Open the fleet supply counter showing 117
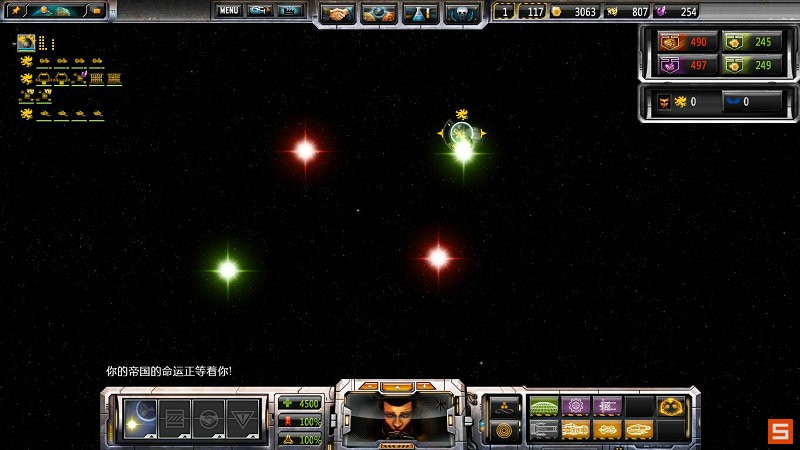Screen dimensions: 800x450 pos(530,12)
